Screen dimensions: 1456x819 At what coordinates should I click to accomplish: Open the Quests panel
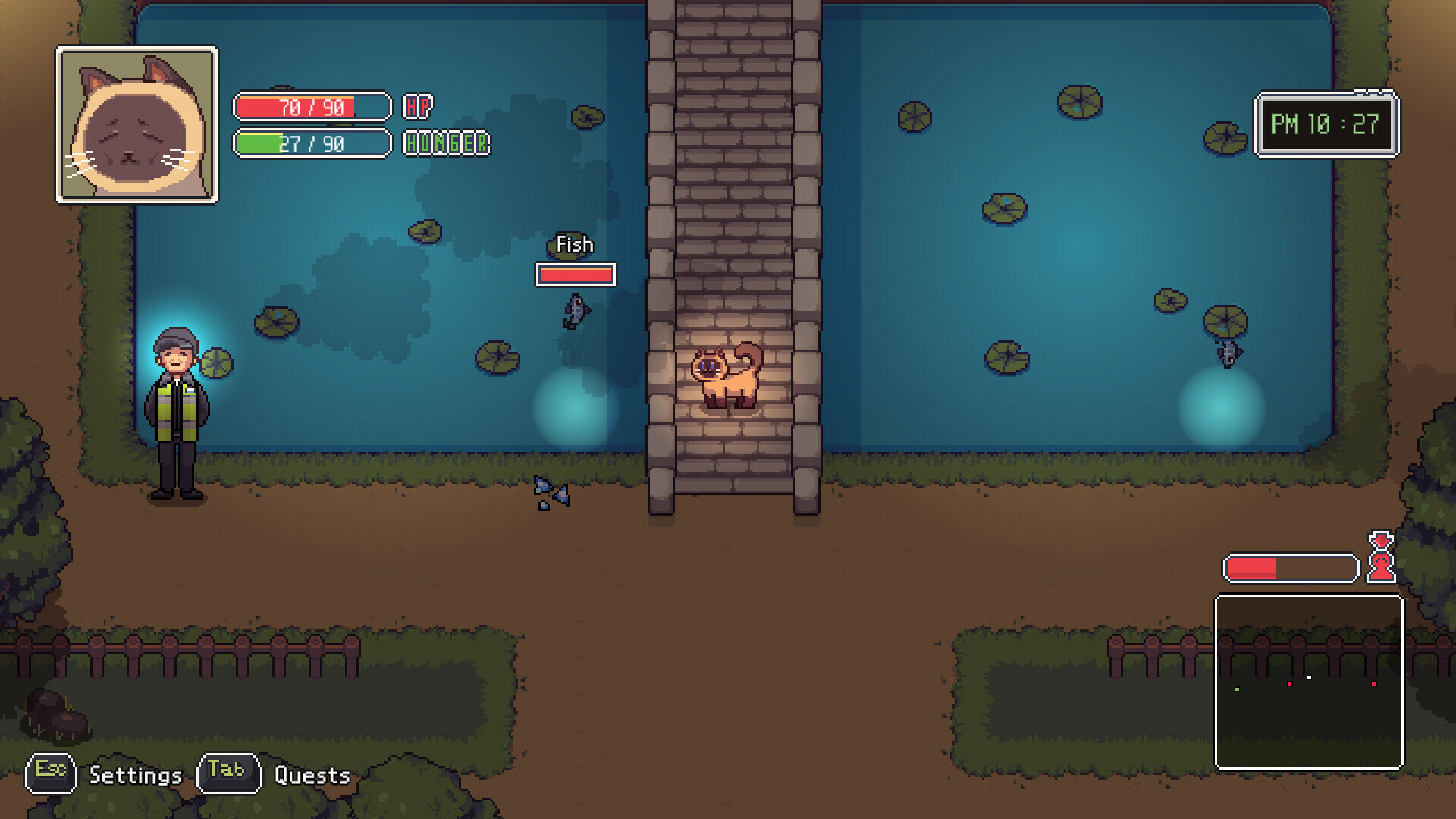click(311, 776)
